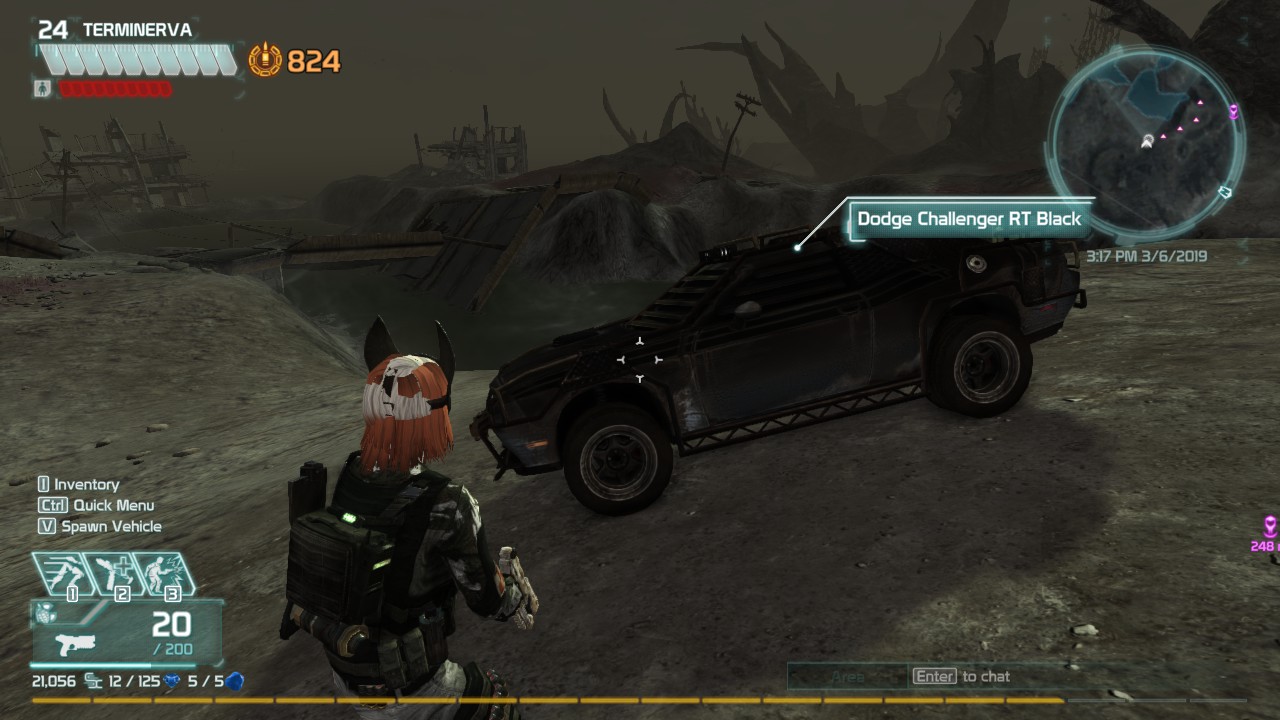Open the circular minimap

1146,141
